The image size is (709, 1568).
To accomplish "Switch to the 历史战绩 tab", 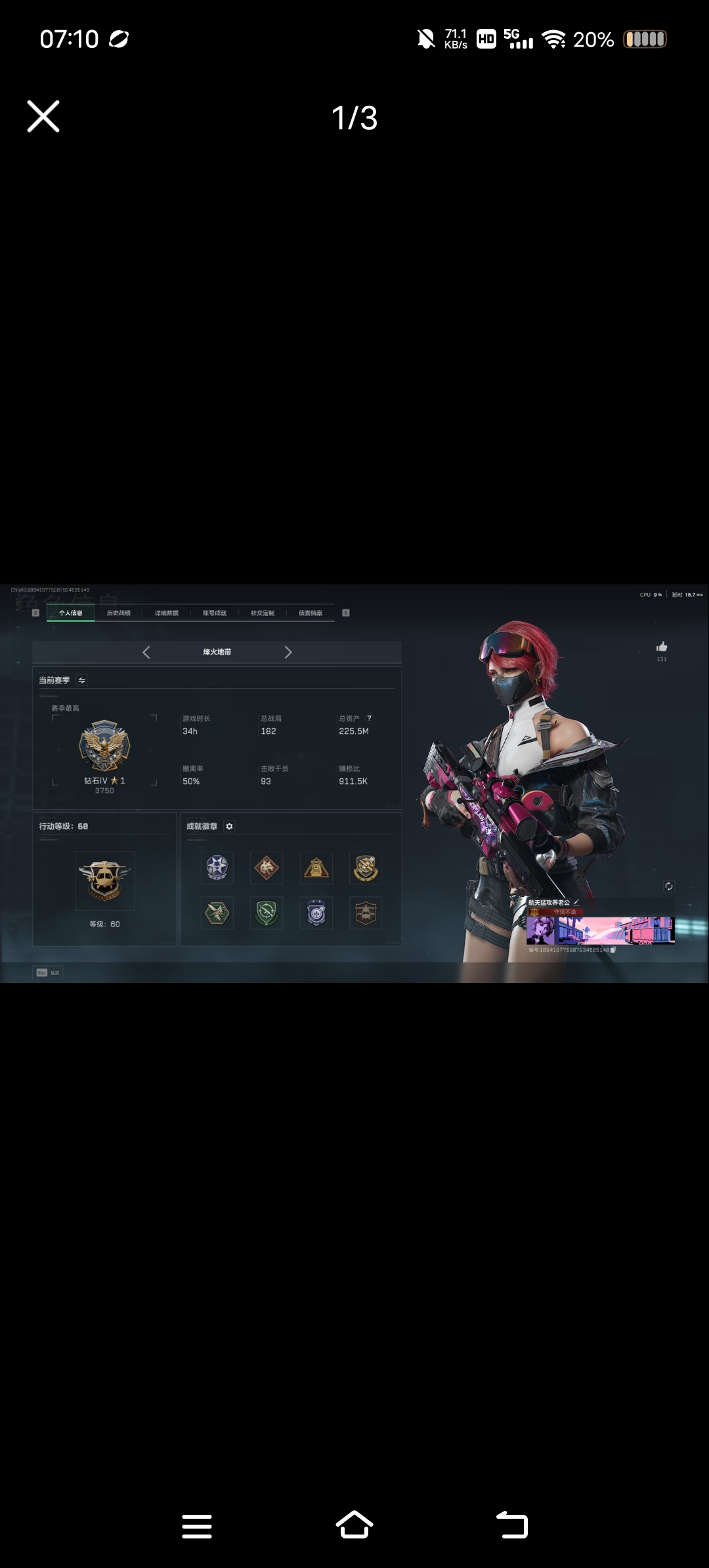I will [119, 613].
